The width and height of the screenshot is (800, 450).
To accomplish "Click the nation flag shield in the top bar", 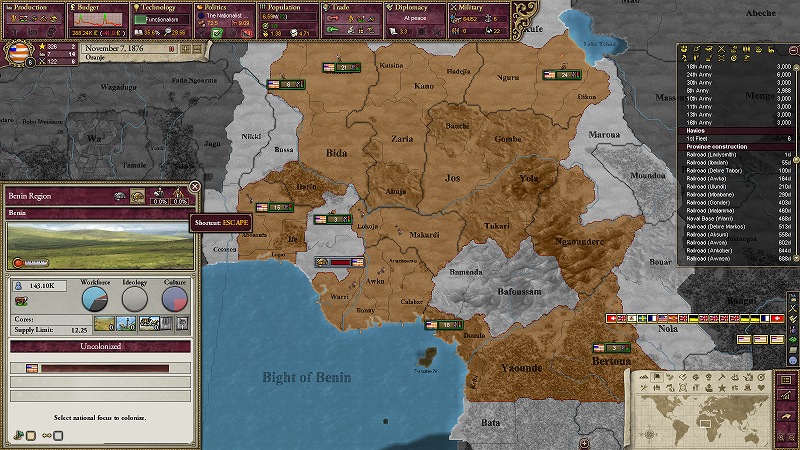I will 20,54.
